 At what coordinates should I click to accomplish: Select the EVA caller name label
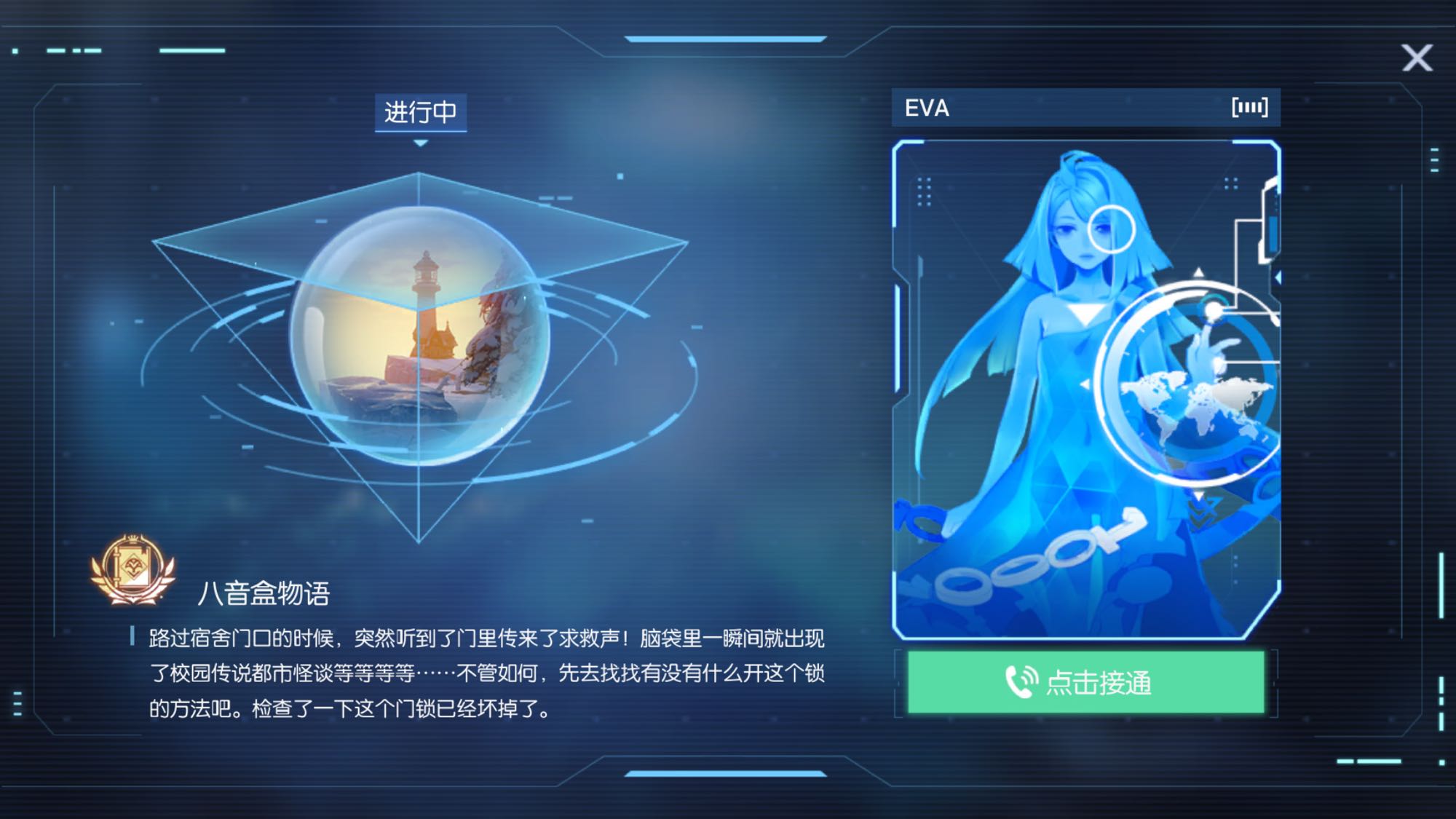927,108
